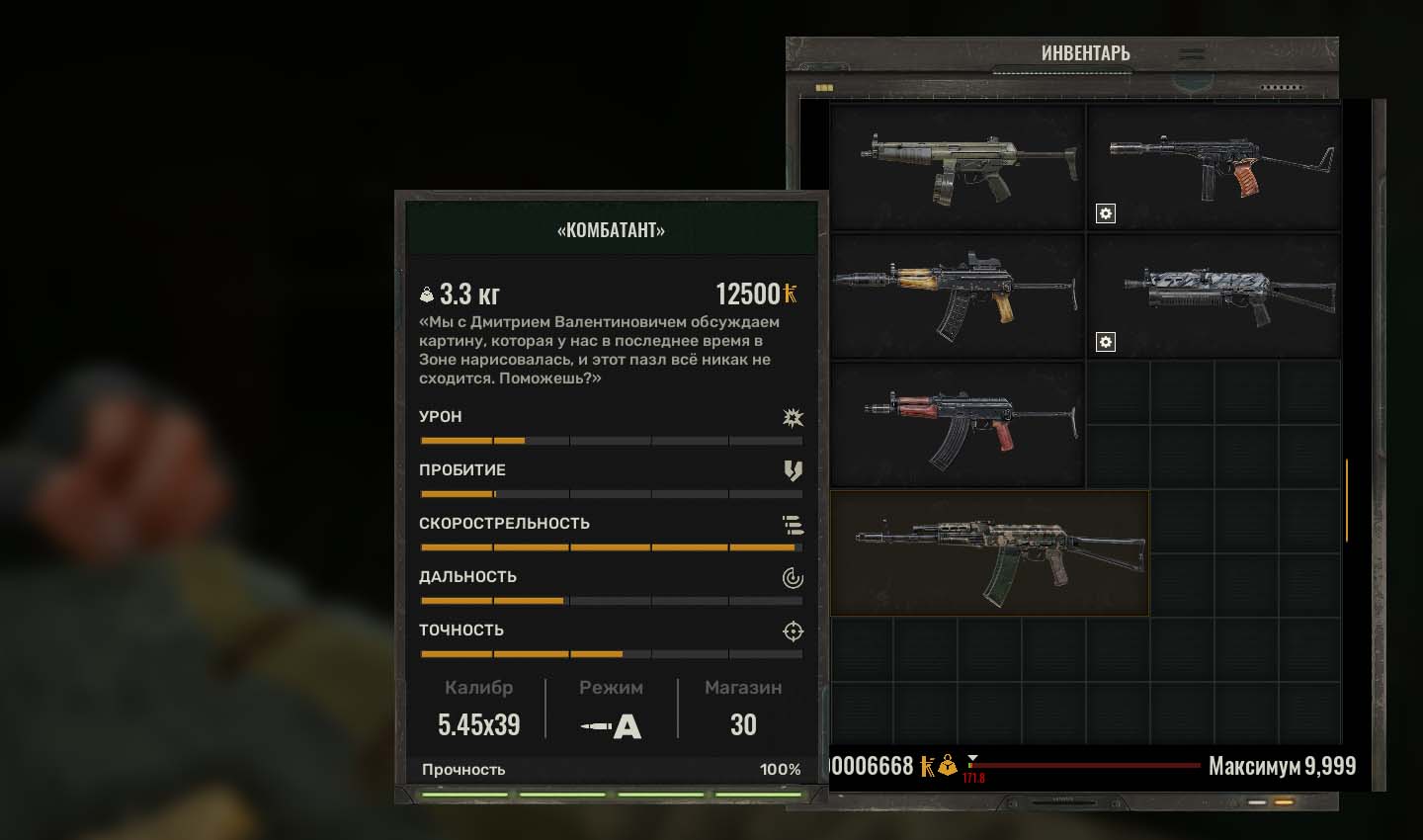The width and height of the screenshot is (1423, 840).
Task: Grab the orange inventory scrollbar handle
Action: click(1346, 500)
